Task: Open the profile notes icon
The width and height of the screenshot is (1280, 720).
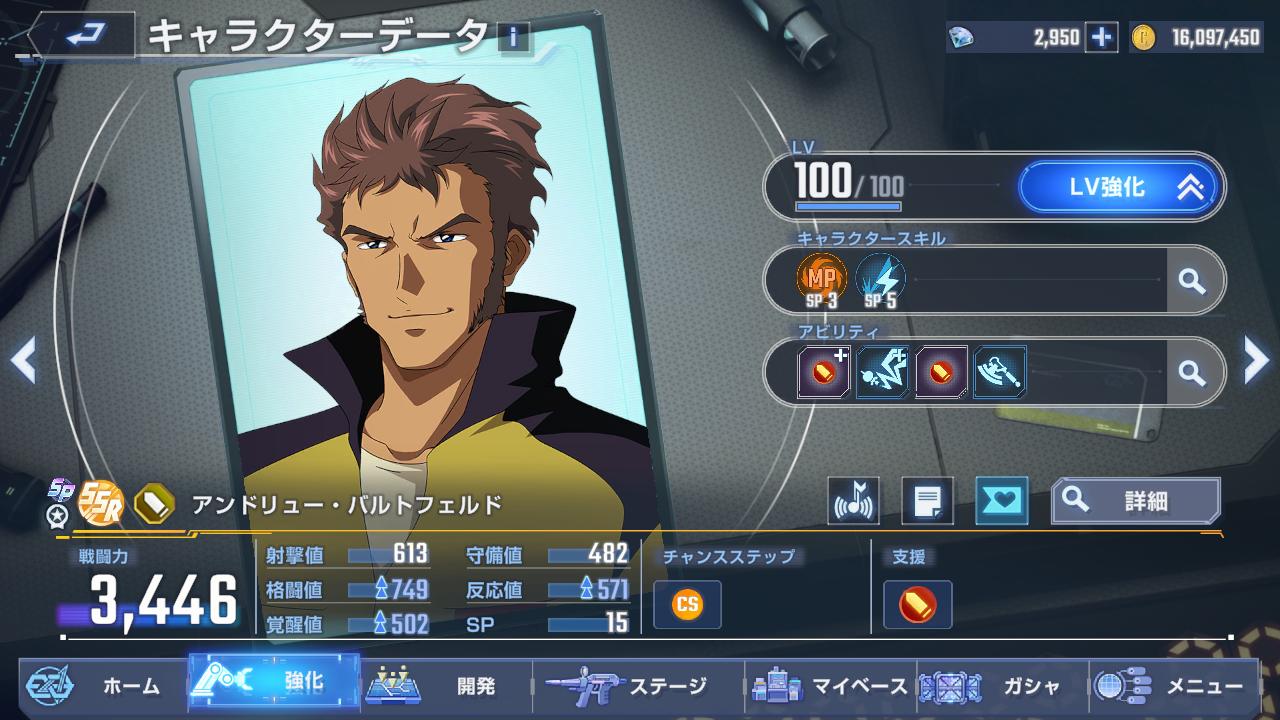Action: [927, 500]
